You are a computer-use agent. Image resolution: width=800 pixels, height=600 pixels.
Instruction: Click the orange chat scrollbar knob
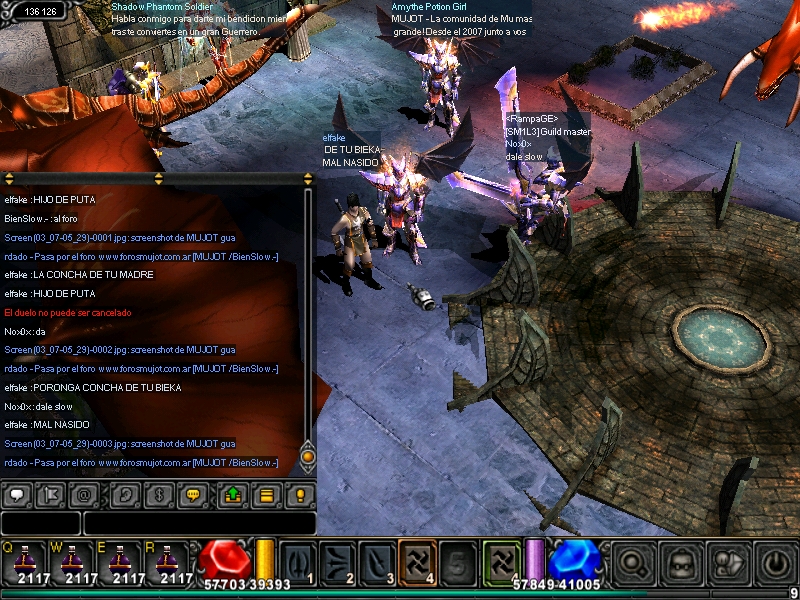308,457
